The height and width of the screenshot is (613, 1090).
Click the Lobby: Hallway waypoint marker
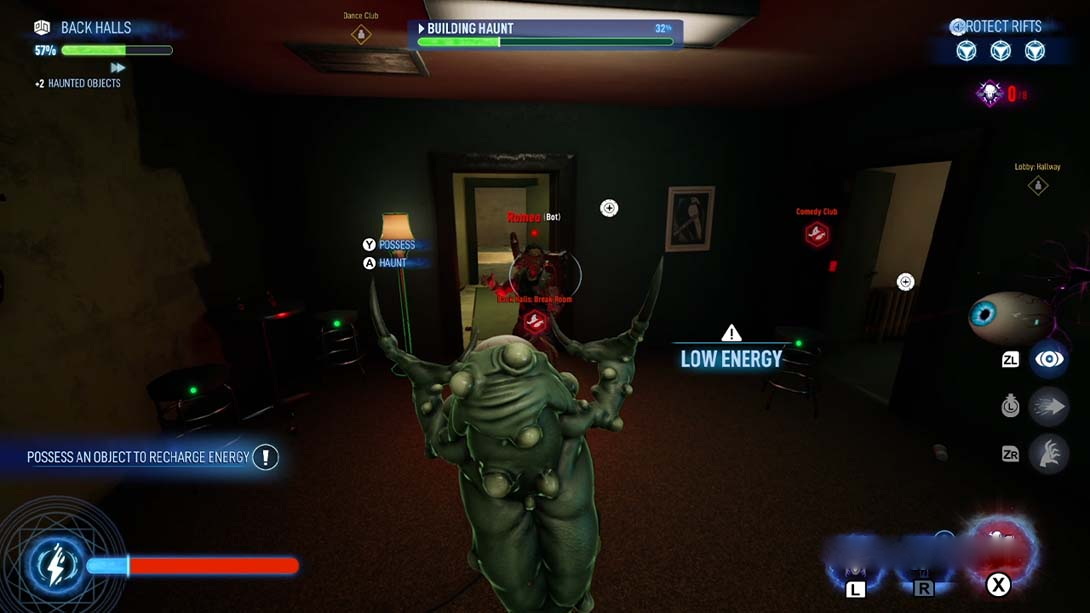point(1038,185)
